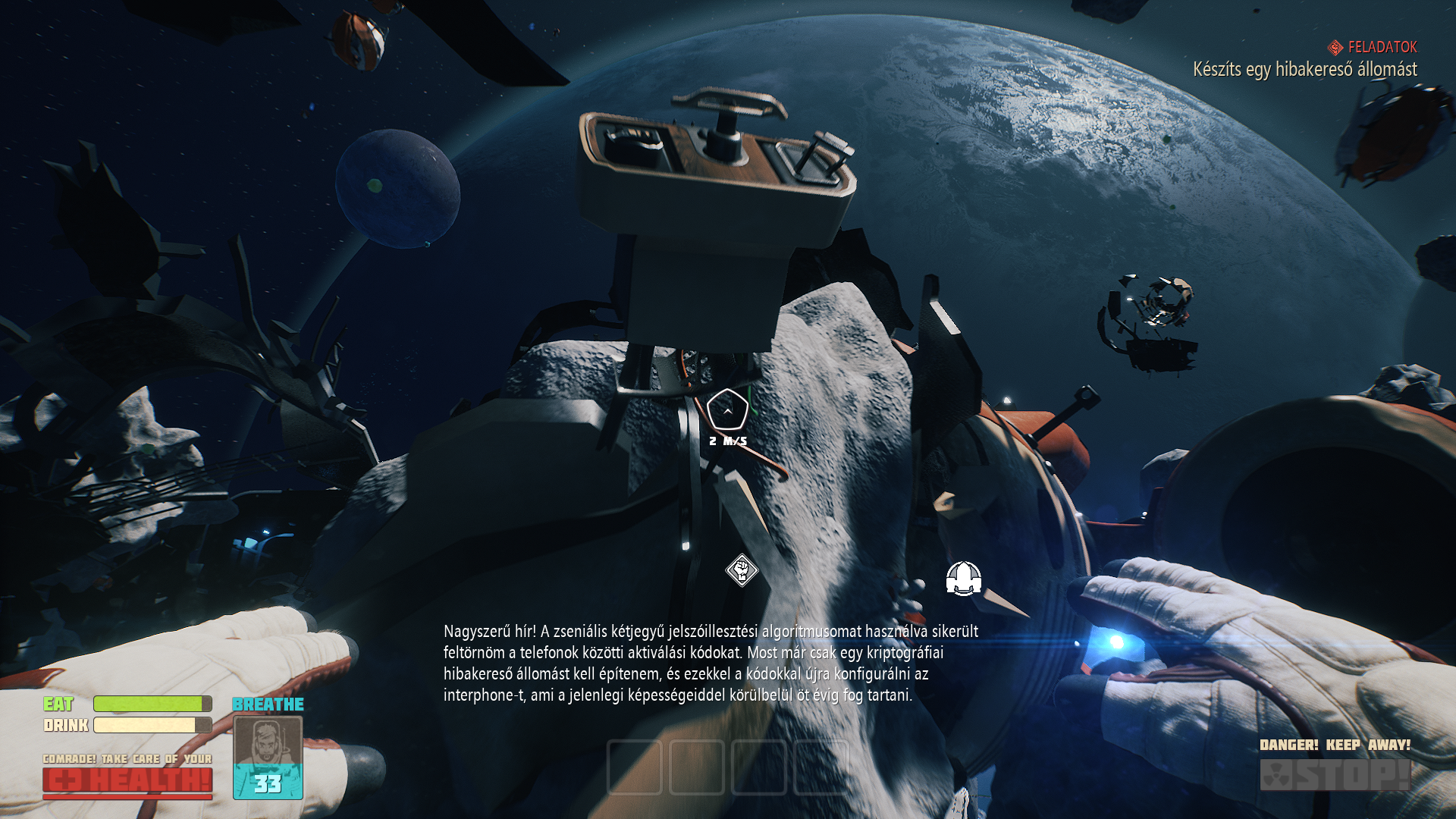
Task: Click the radiation STOP! warning indicator
Action: (1335, 775)
